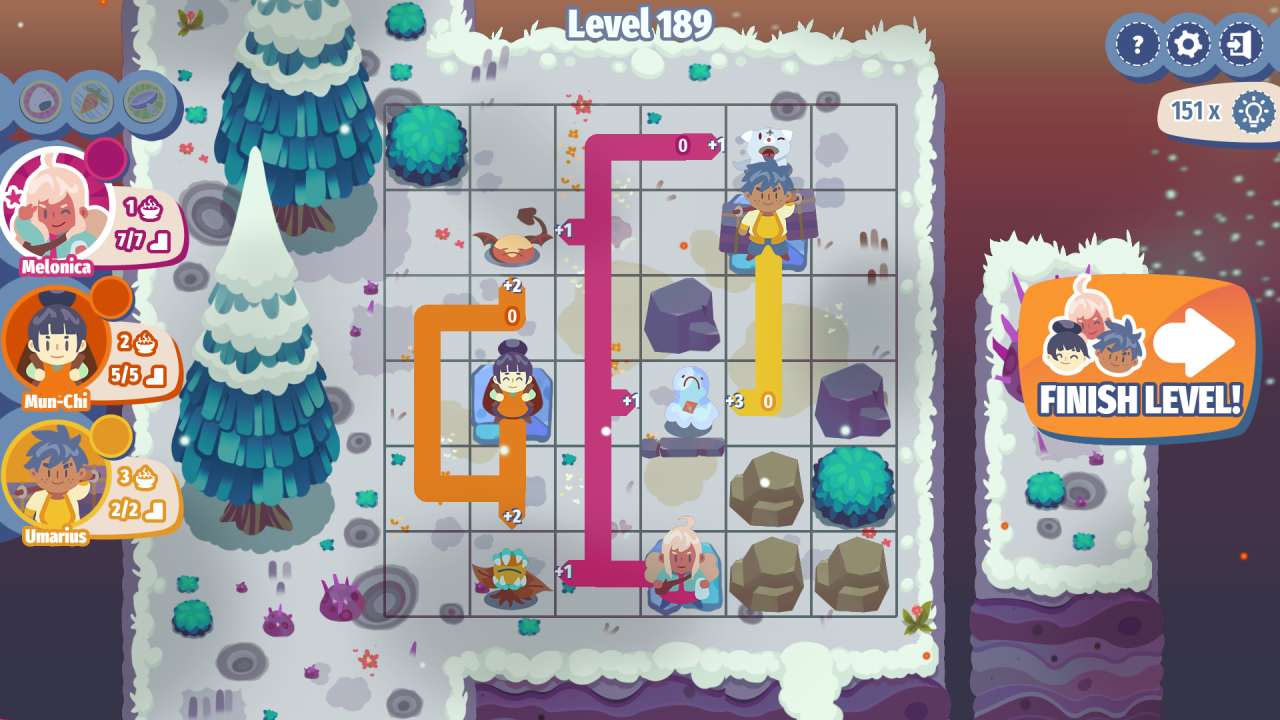Select Umarius's character portrait
This screenshot has height=720, width=1280.
click(56, 478)
